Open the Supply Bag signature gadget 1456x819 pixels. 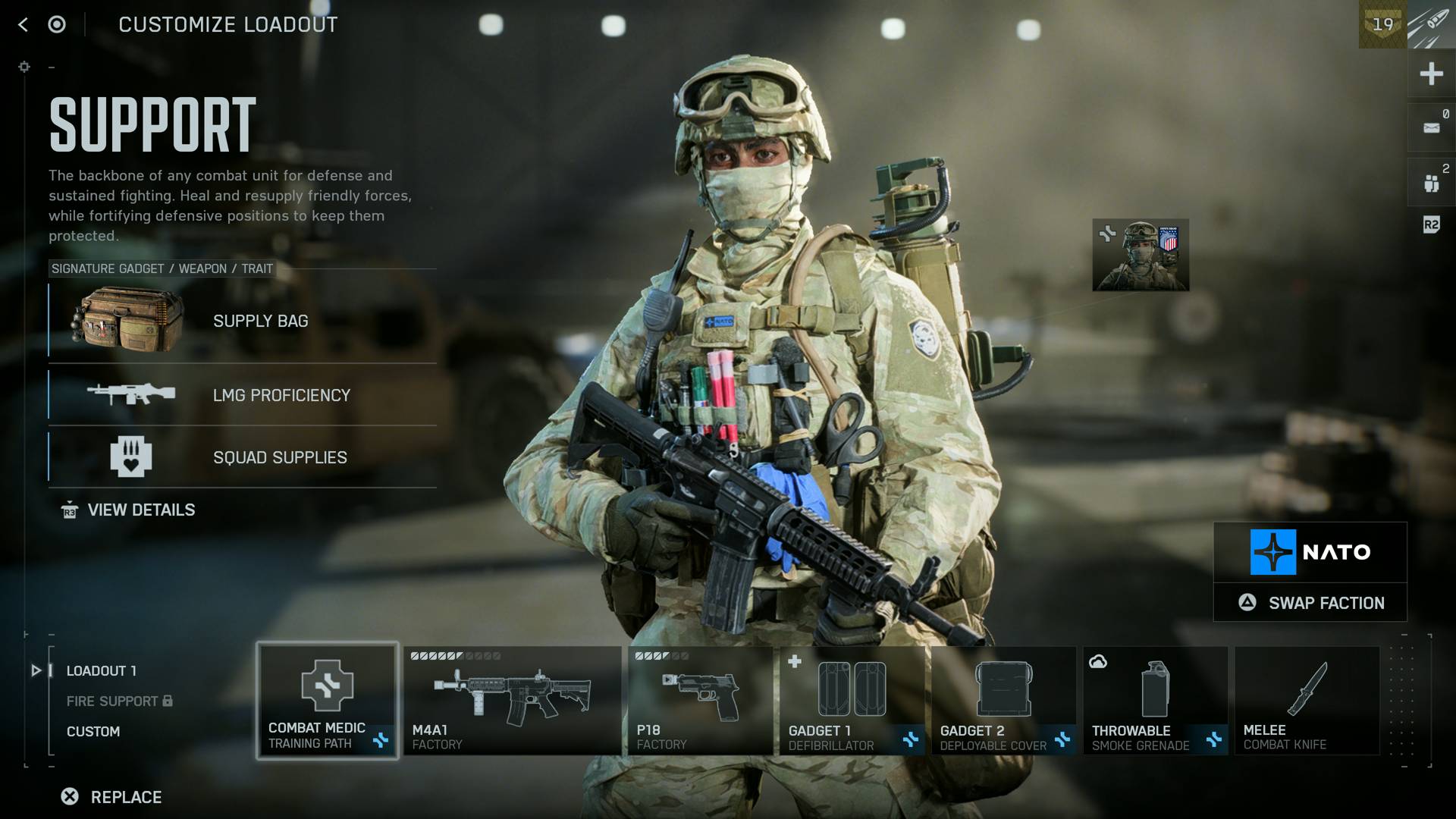[x=129, y=320]
